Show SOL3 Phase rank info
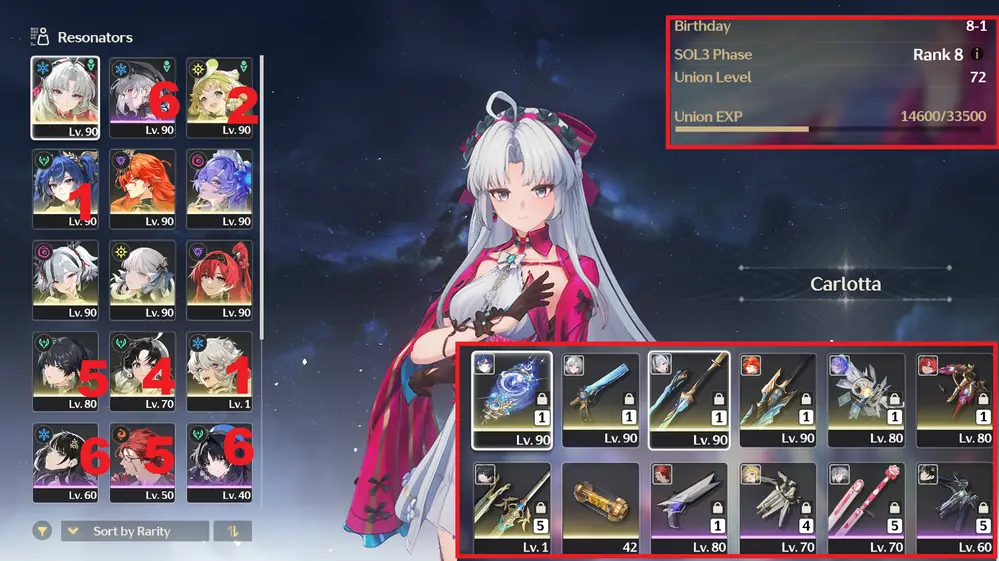Viewport: 999px width, 561px height. click(x=977, y=54)
